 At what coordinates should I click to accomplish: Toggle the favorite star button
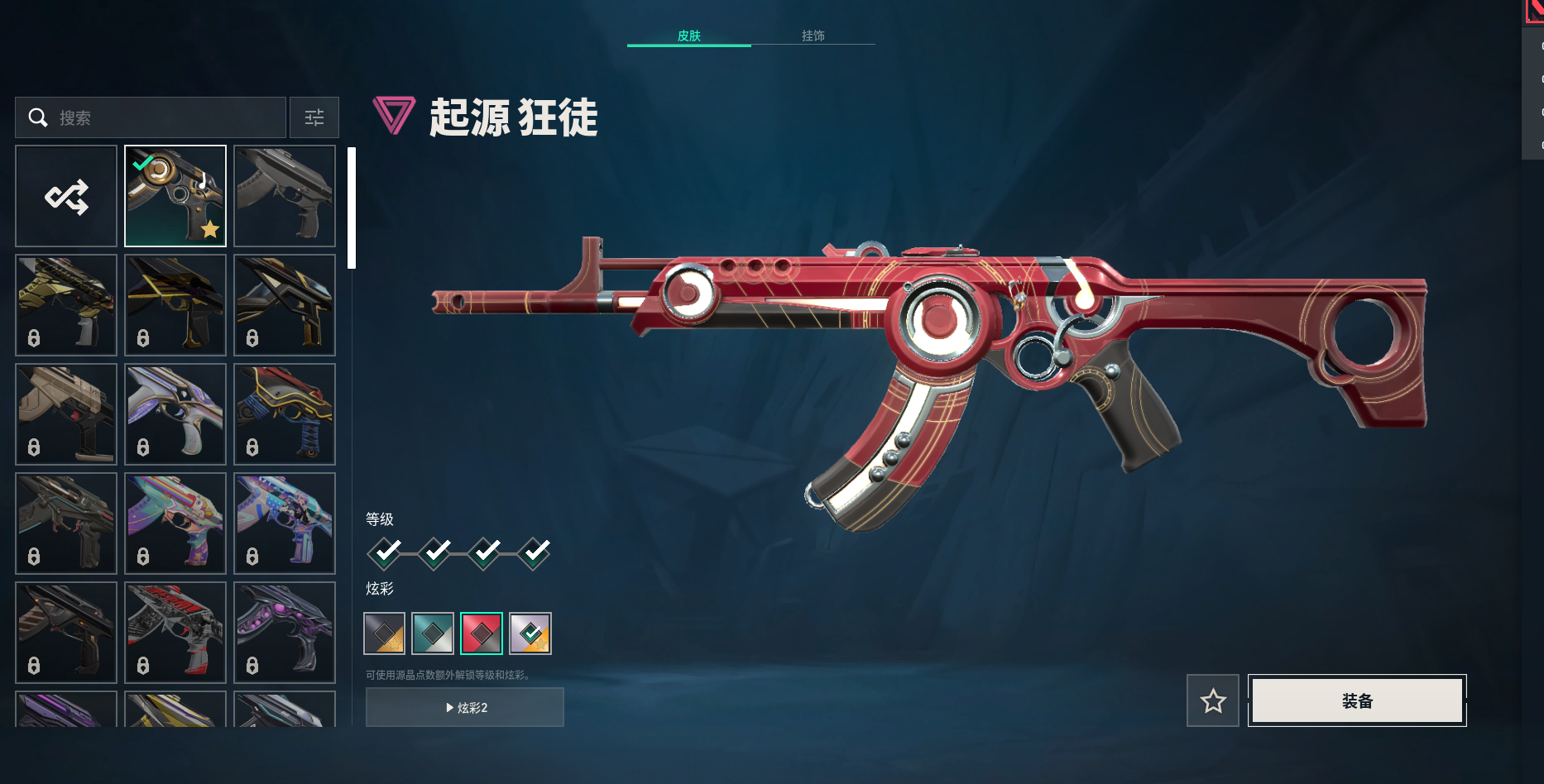[x=1213, y=700]
